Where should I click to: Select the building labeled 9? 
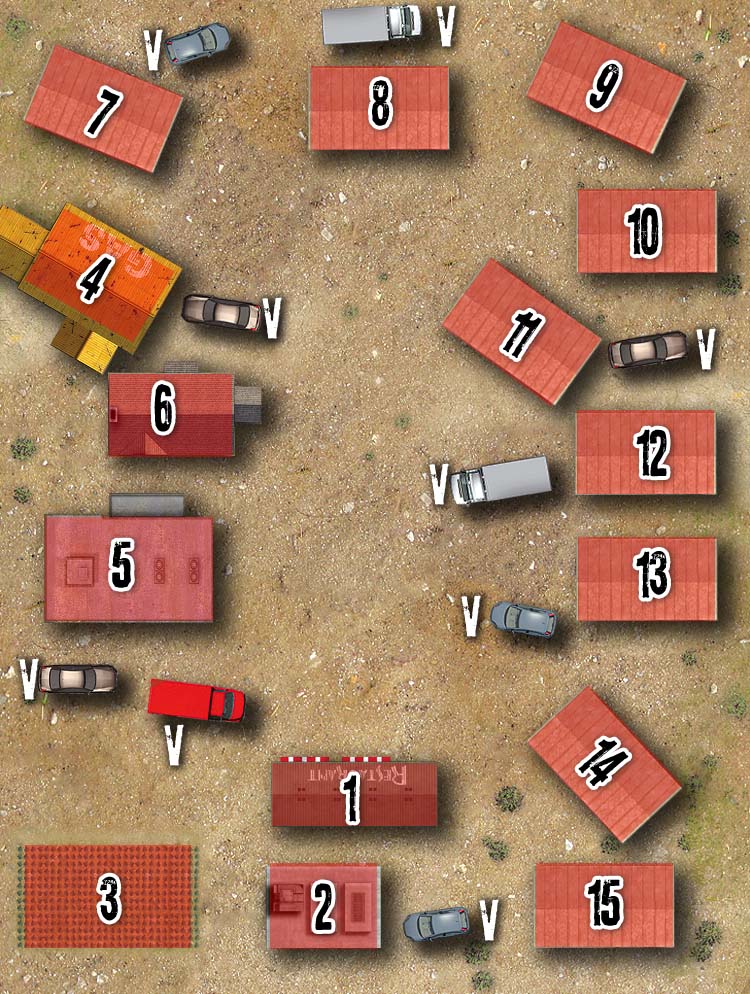point(606,87)
